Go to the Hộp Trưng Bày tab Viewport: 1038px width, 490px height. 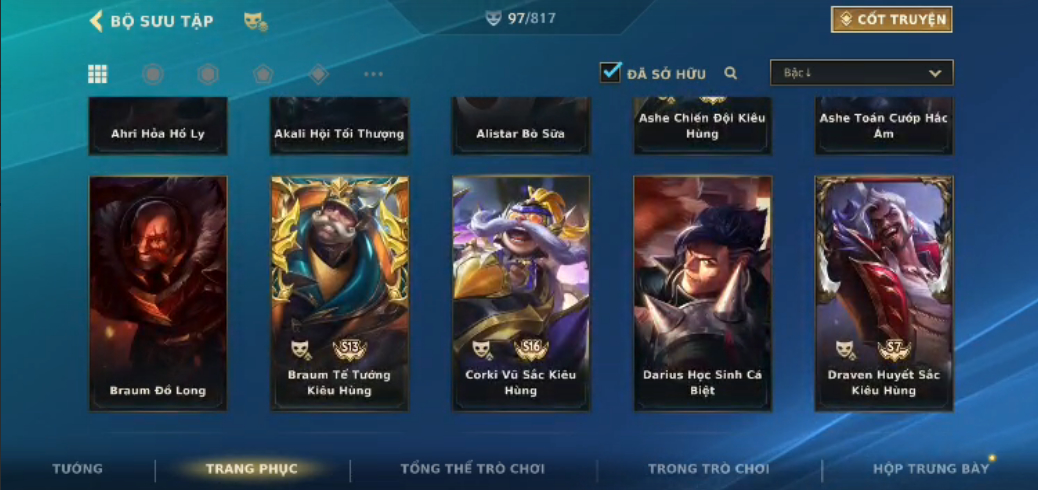click(930, 469)
